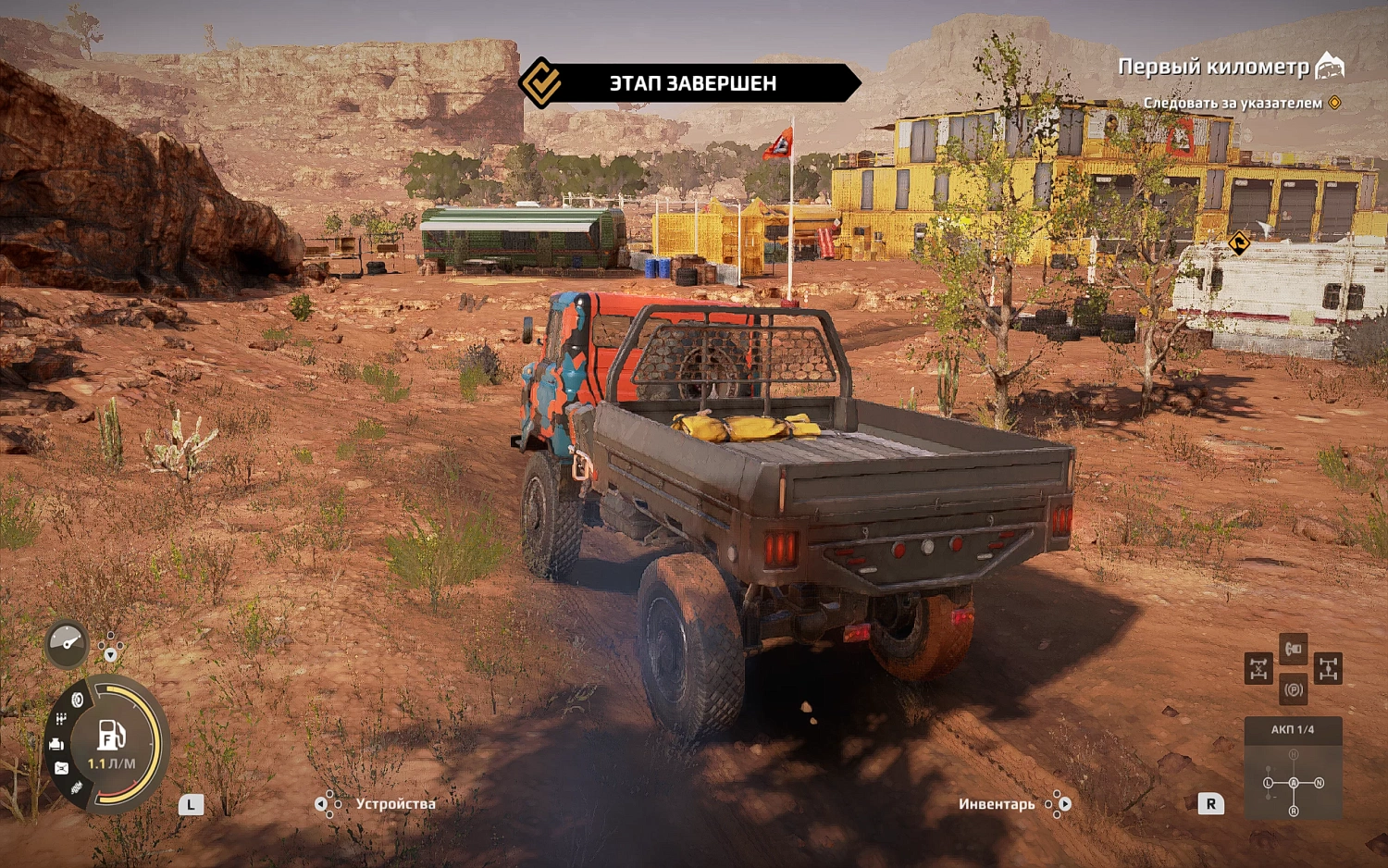Image resolution: width=1388 pixels, height=868 pixels.
Task: Select high gear H on the gearbox
Action: point(1294,755)
